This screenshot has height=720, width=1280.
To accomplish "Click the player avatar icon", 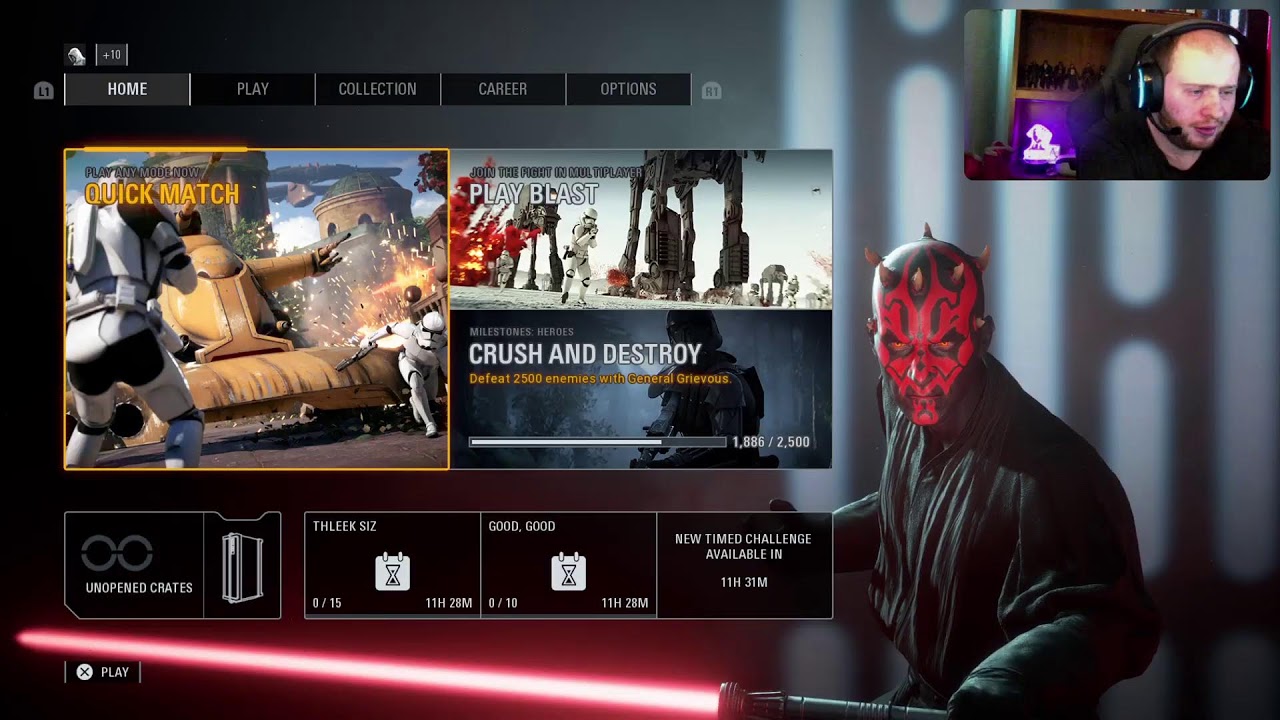I will [x=74, y=54].
